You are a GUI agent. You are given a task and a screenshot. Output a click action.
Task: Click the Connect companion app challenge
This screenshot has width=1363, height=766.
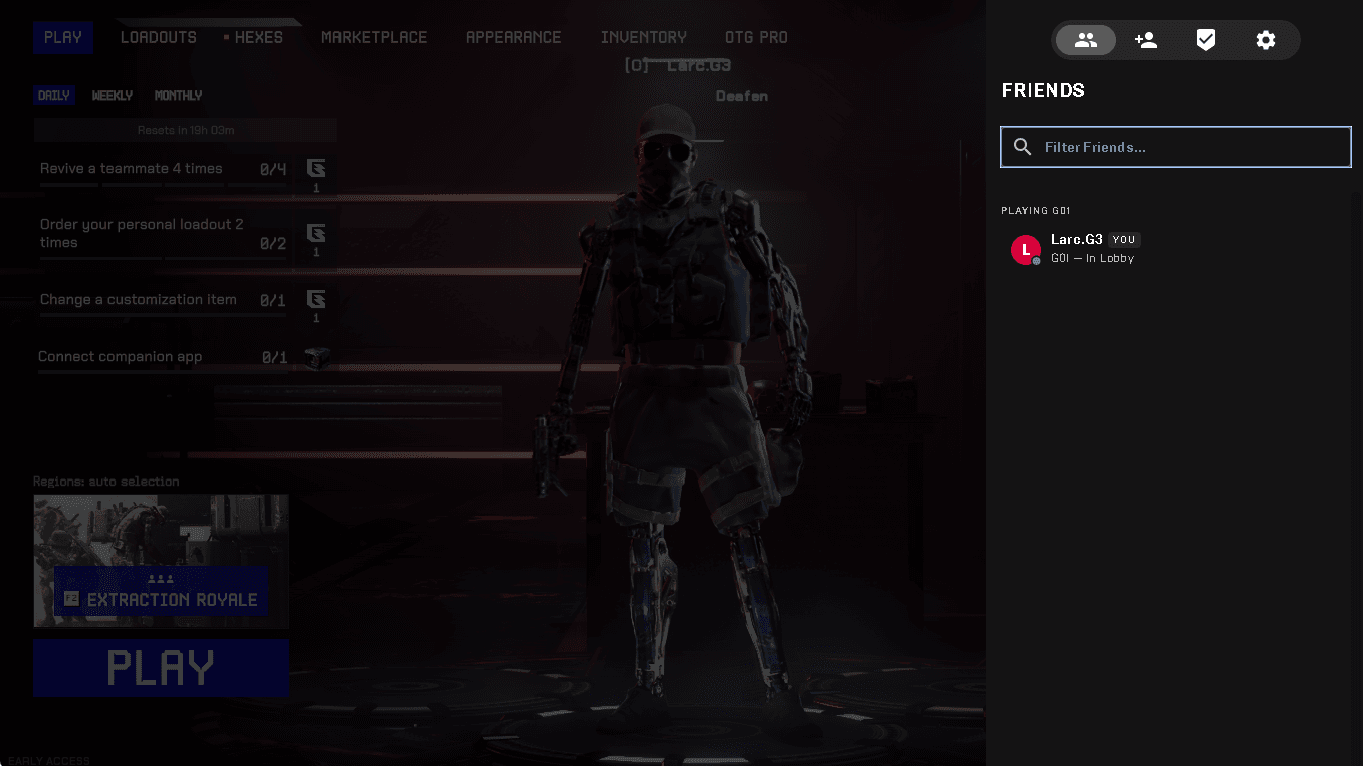pyautogui.click(x=162, y=357)
